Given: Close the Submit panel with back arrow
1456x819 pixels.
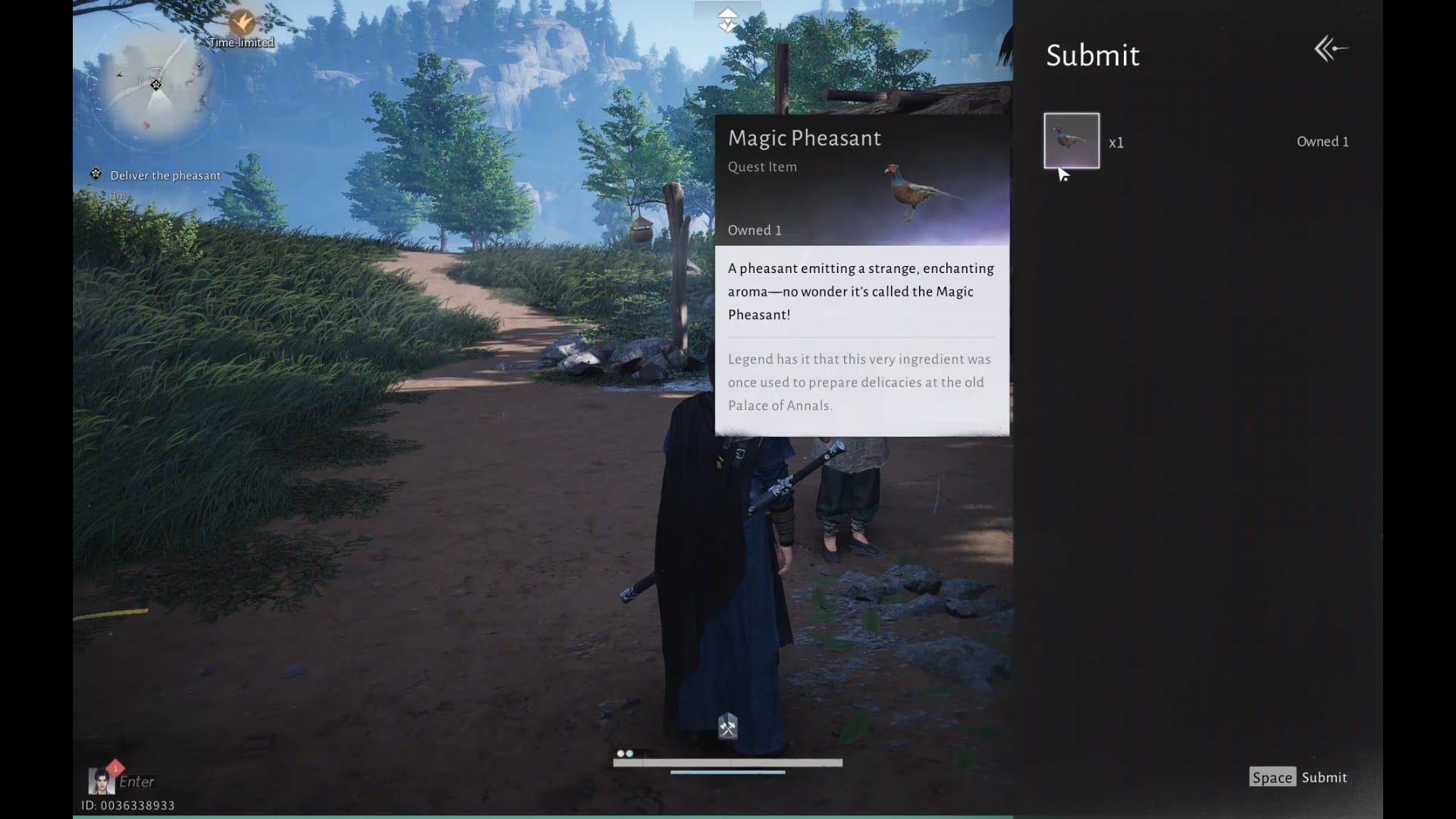Looking at the screenshot, I should 1331,49.
